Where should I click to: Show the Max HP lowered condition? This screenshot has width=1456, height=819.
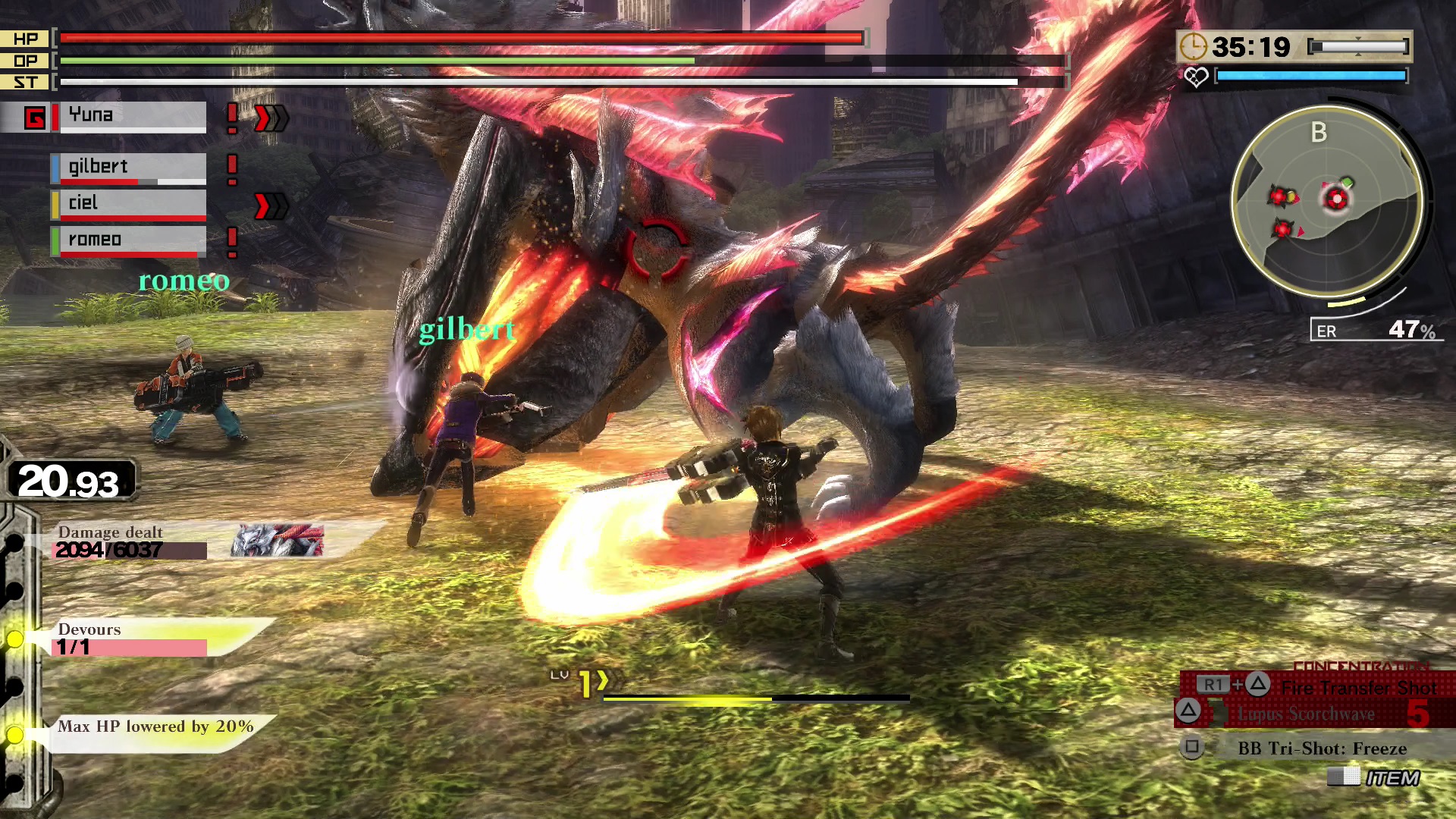pos(155,726)
